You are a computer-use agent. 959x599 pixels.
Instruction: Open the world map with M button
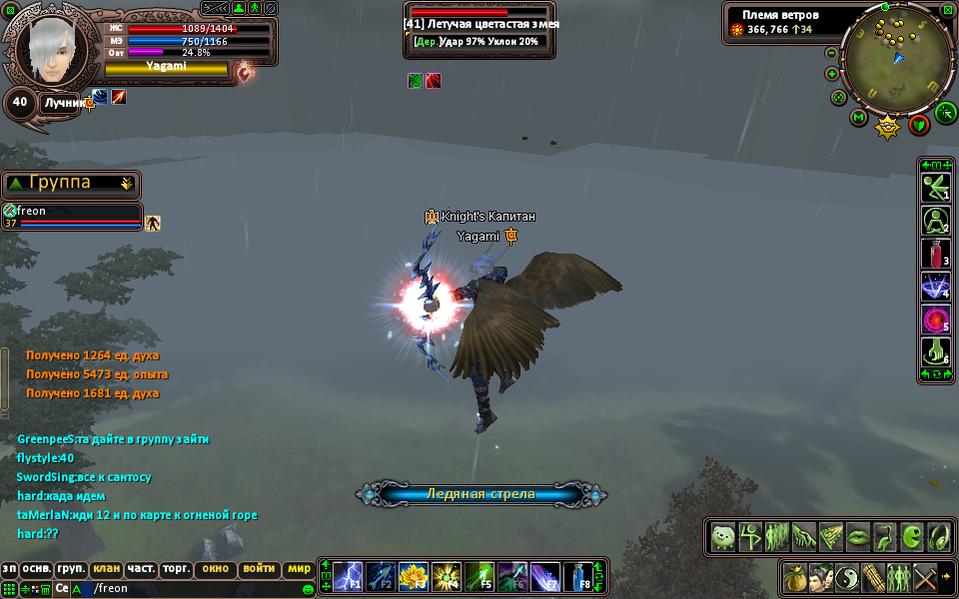coord(858,118)
